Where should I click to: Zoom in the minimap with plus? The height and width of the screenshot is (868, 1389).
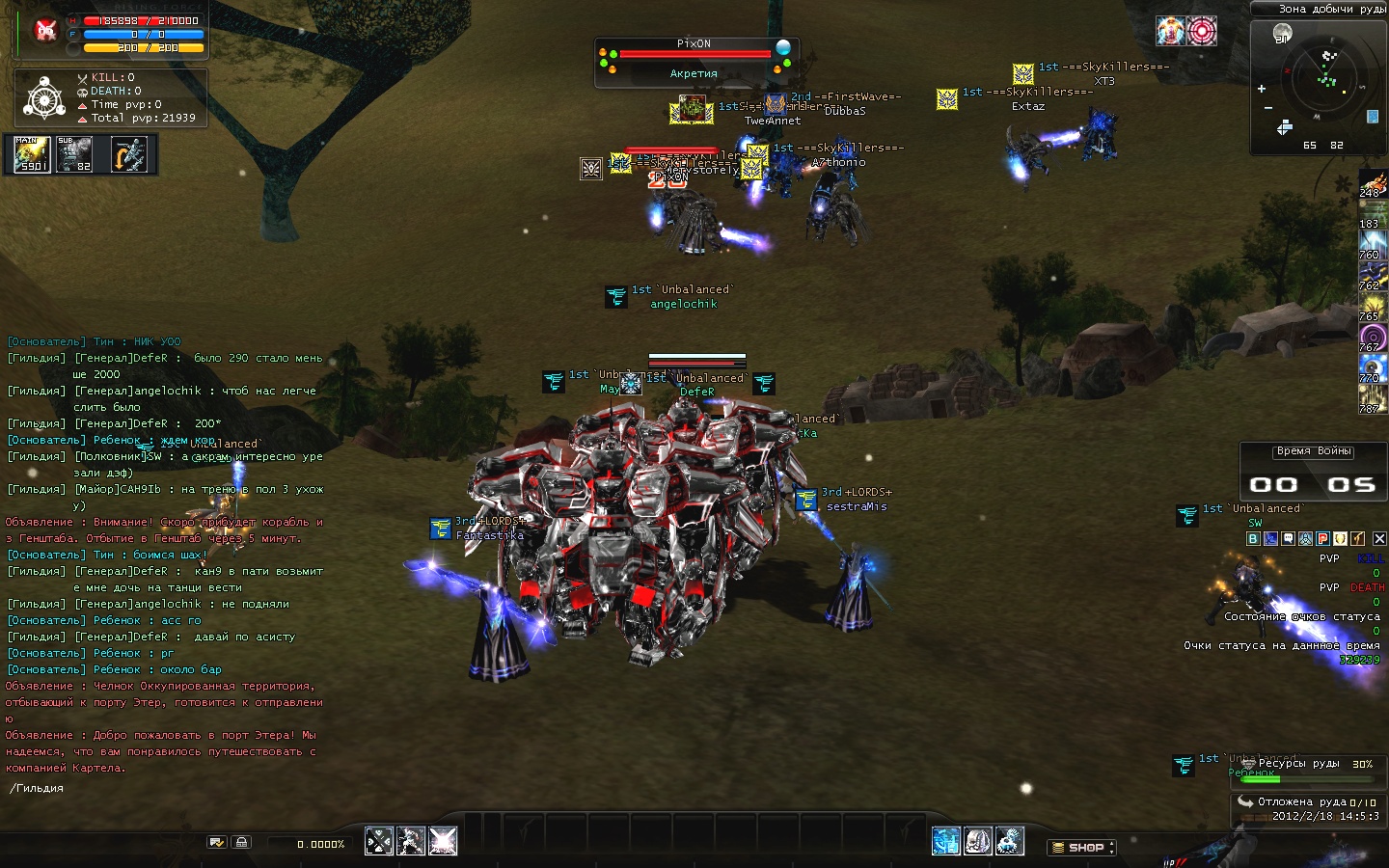(x=1262, y=89)
